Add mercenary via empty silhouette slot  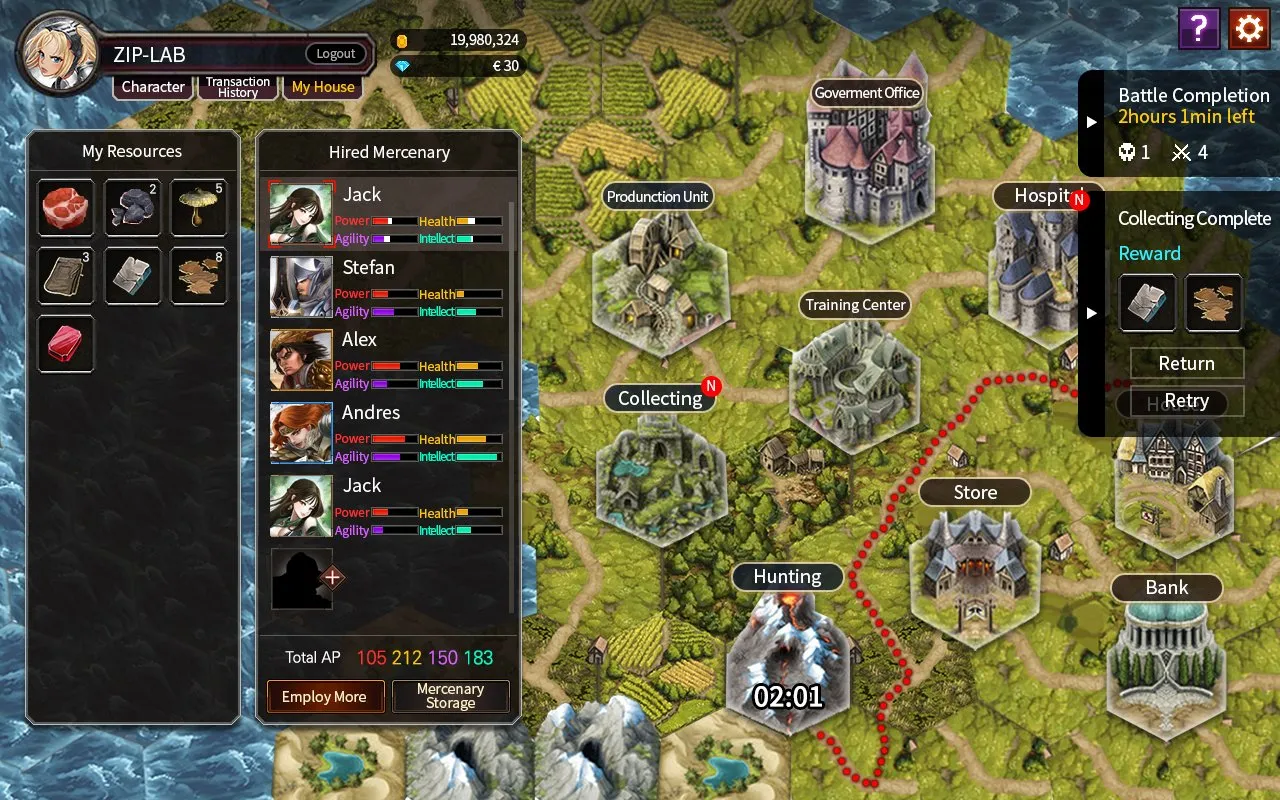(304, 579)
